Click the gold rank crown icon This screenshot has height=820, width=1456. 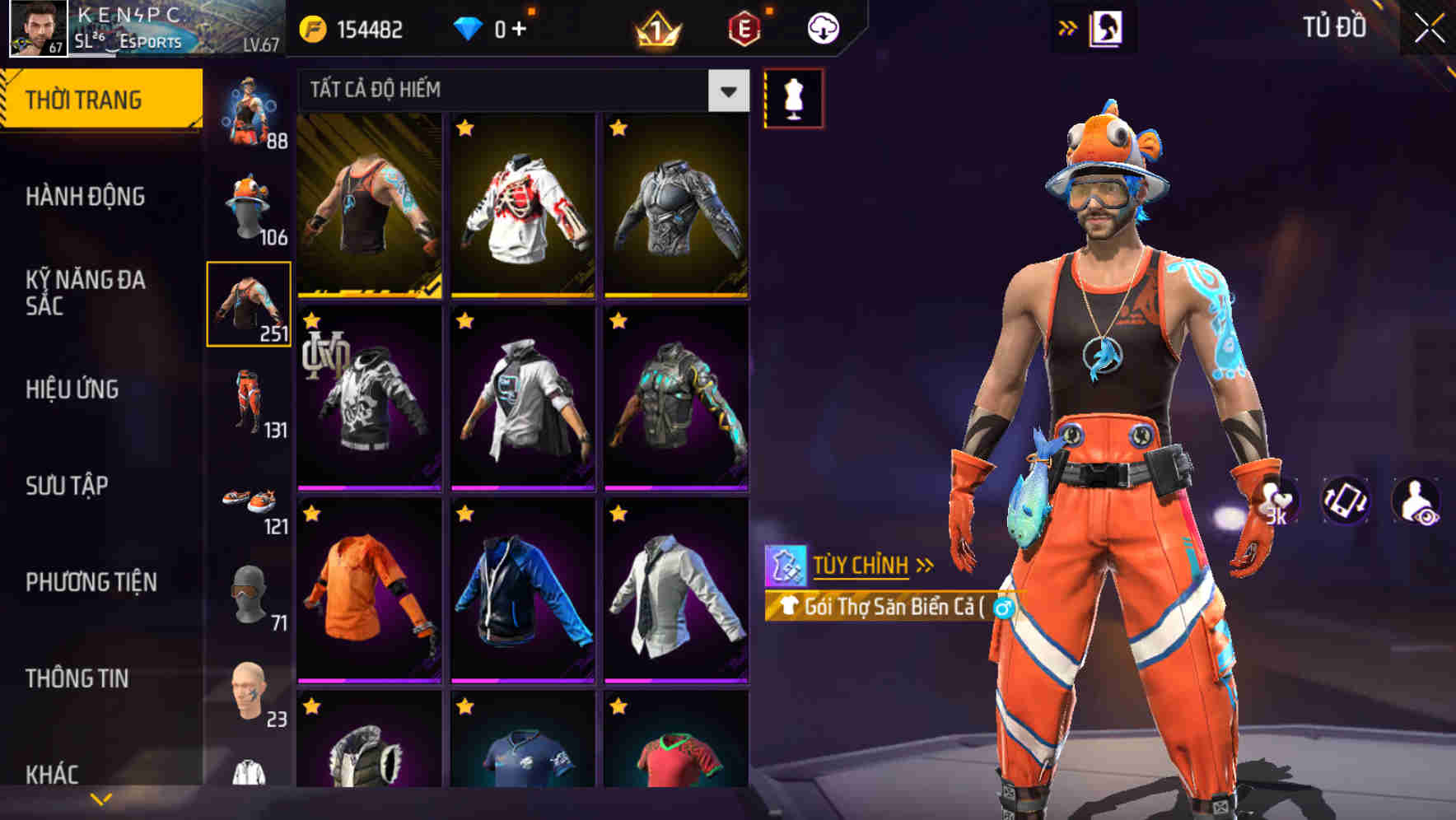click(653, 27)
